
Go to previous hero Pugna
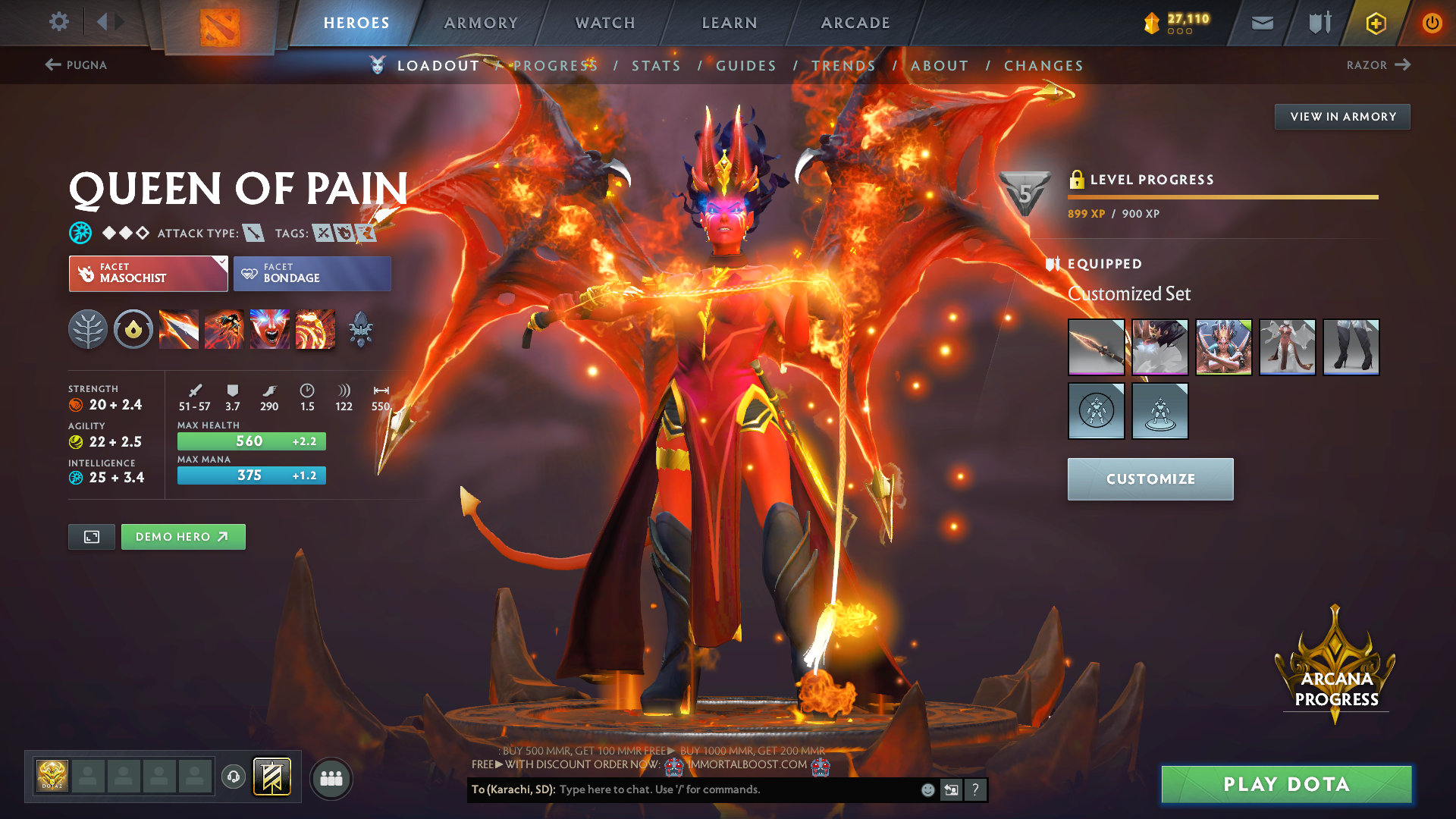[76, 65]
